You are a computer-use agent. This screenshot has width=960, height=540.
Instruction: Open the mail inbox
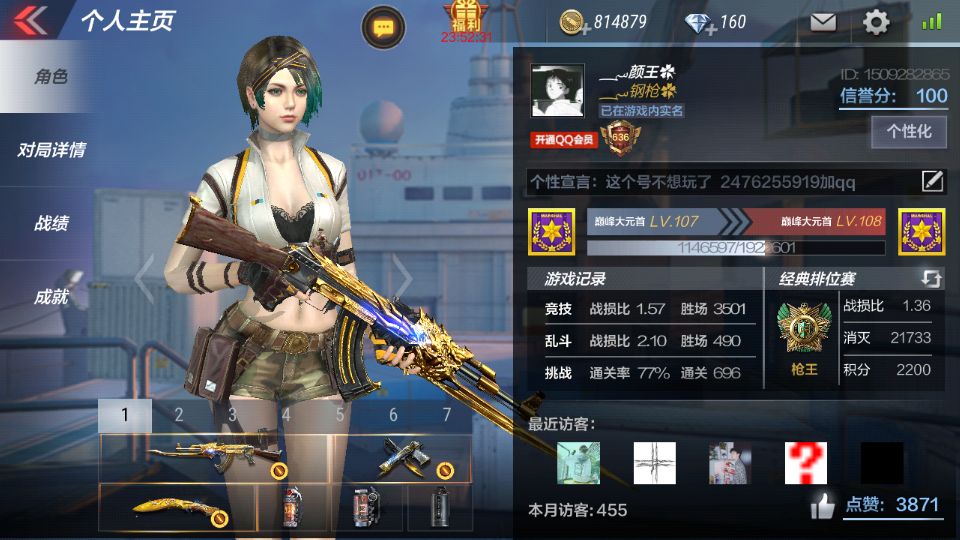(823, 22)
